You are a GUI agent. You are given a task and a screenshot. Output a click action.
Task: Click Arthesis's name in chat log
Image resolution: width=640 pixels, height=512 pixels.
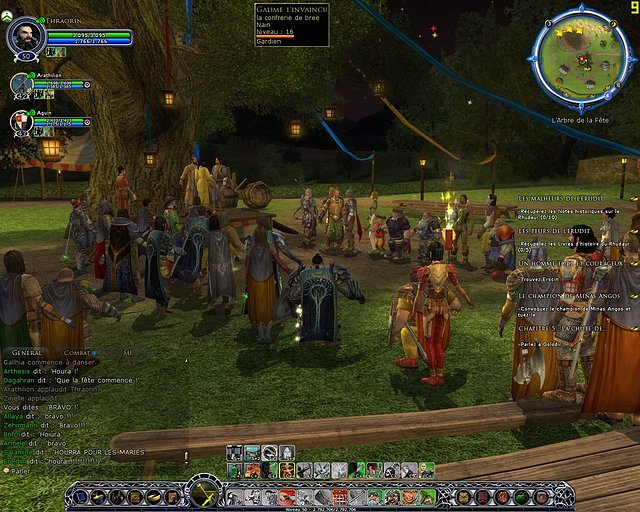coord(18,371)
